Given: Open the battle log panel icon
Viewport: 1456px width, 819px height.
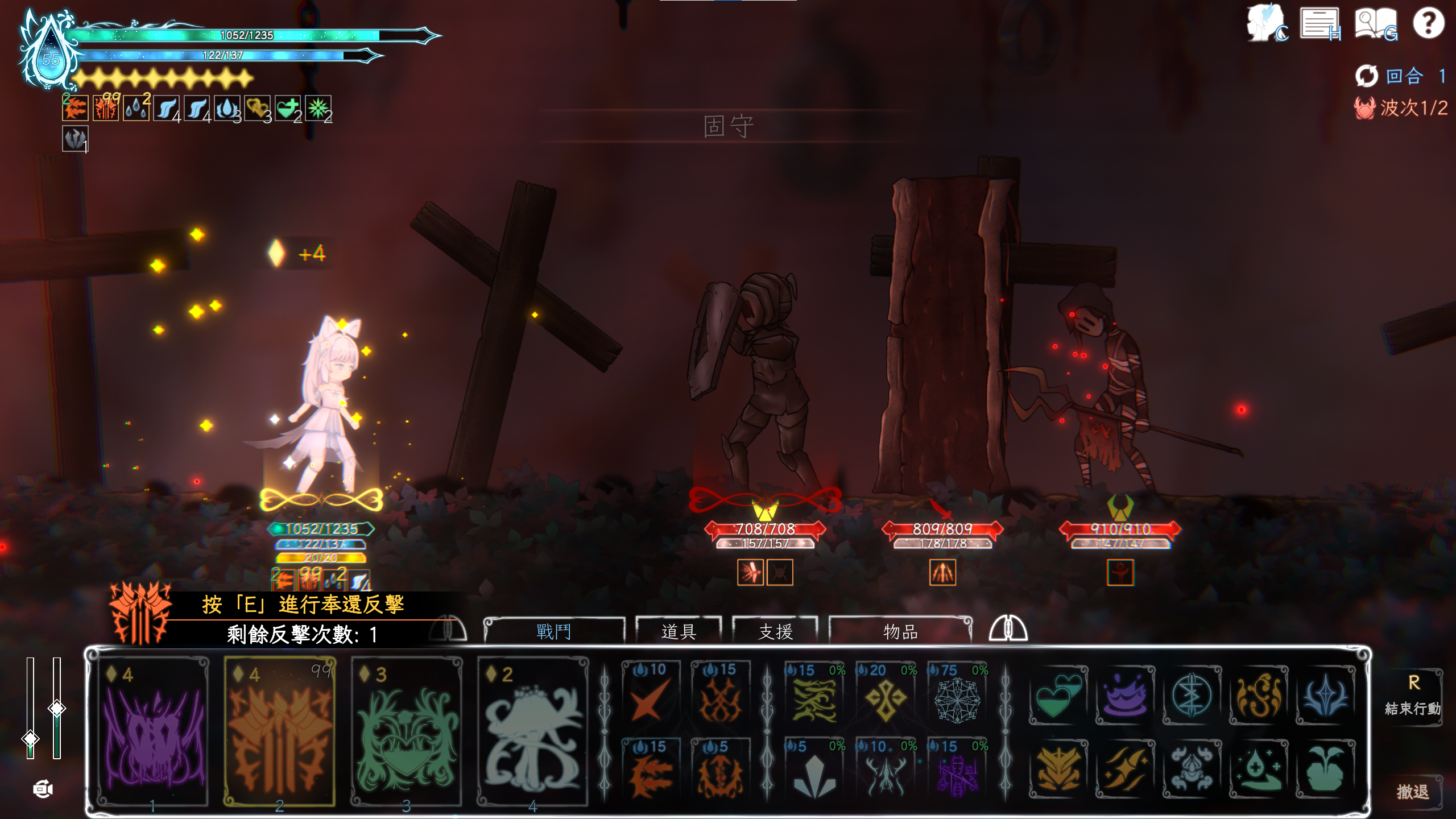Looking at the screenshot, I should point(1321,24).
